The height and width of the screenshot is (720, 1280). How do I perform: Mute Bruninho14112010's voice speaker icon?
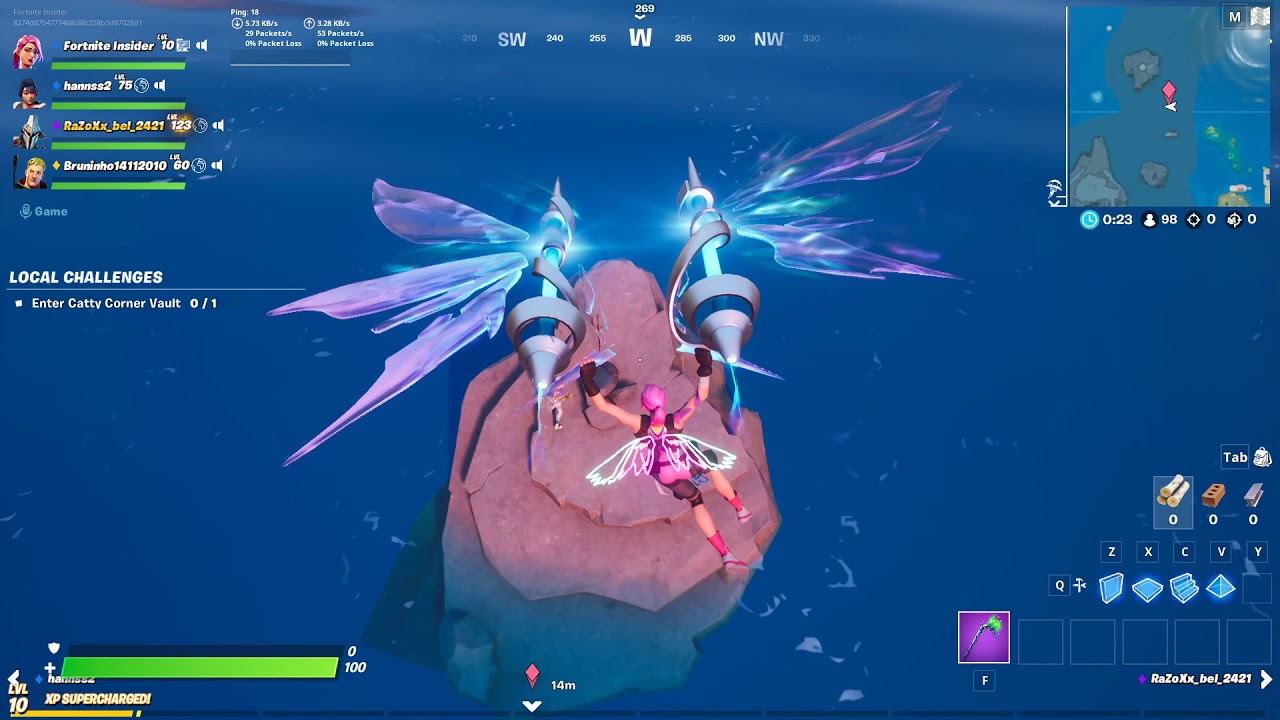click(218, 165)
